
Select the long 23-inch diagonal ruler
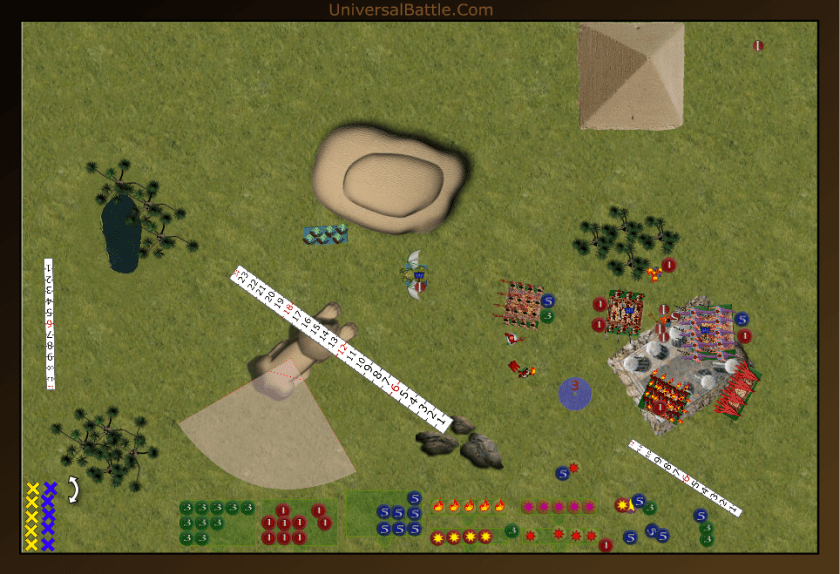point(340,346)
